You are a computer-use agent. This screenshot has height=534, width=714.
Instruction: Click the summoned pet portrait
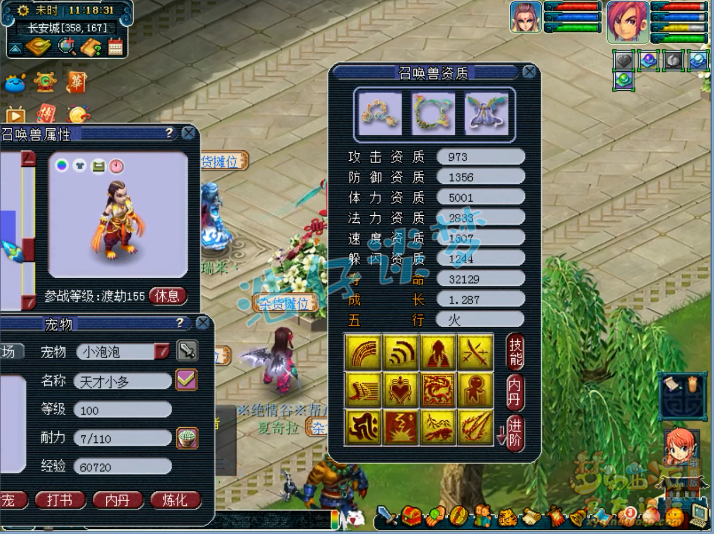(526, 17)
